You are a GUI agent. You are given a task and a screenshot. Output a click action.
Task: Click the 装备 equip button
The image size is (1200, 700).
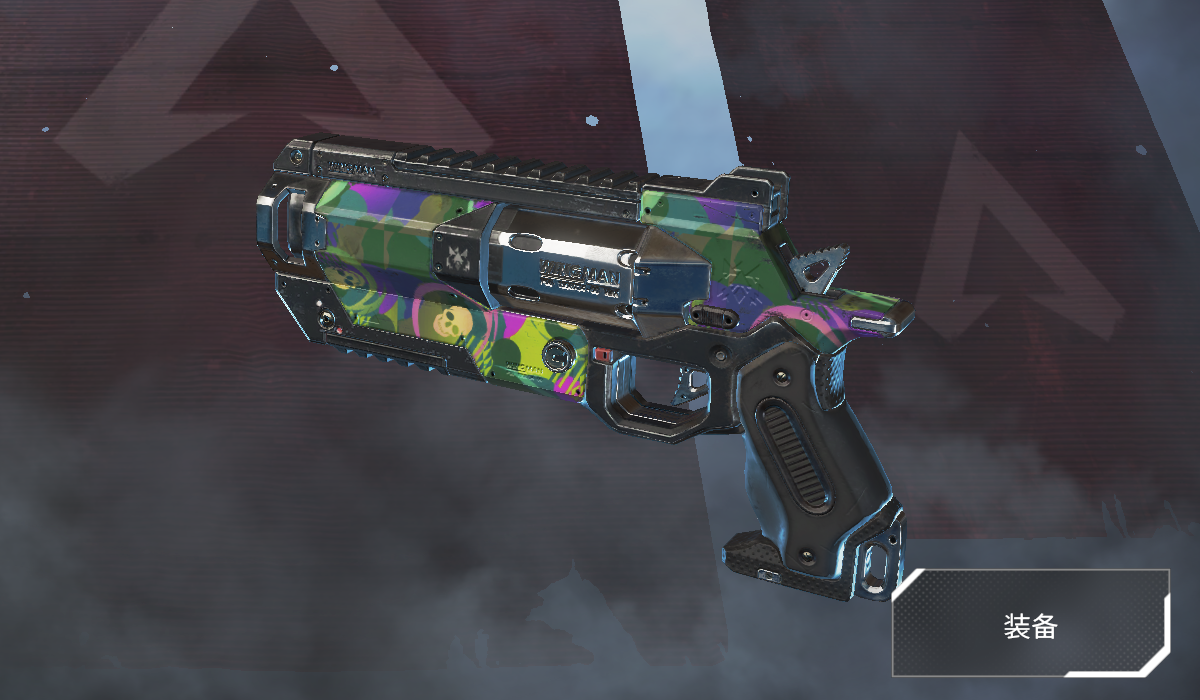[1031, 624]
